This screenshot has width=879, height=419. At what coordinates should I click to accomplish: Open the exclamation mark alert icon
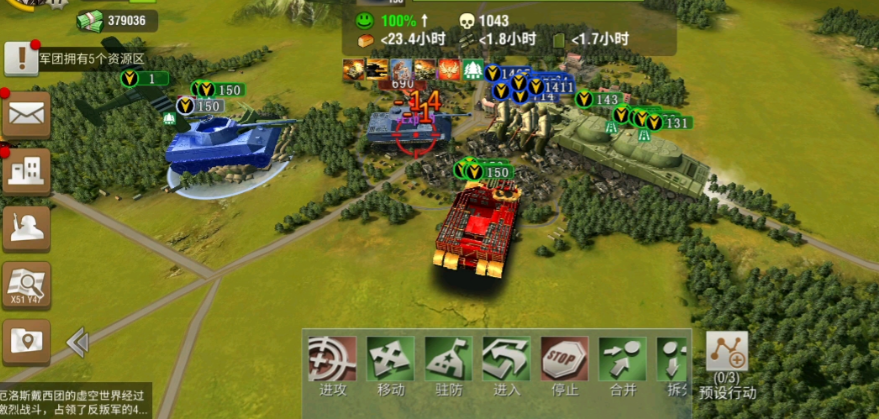tap(20, 58)
